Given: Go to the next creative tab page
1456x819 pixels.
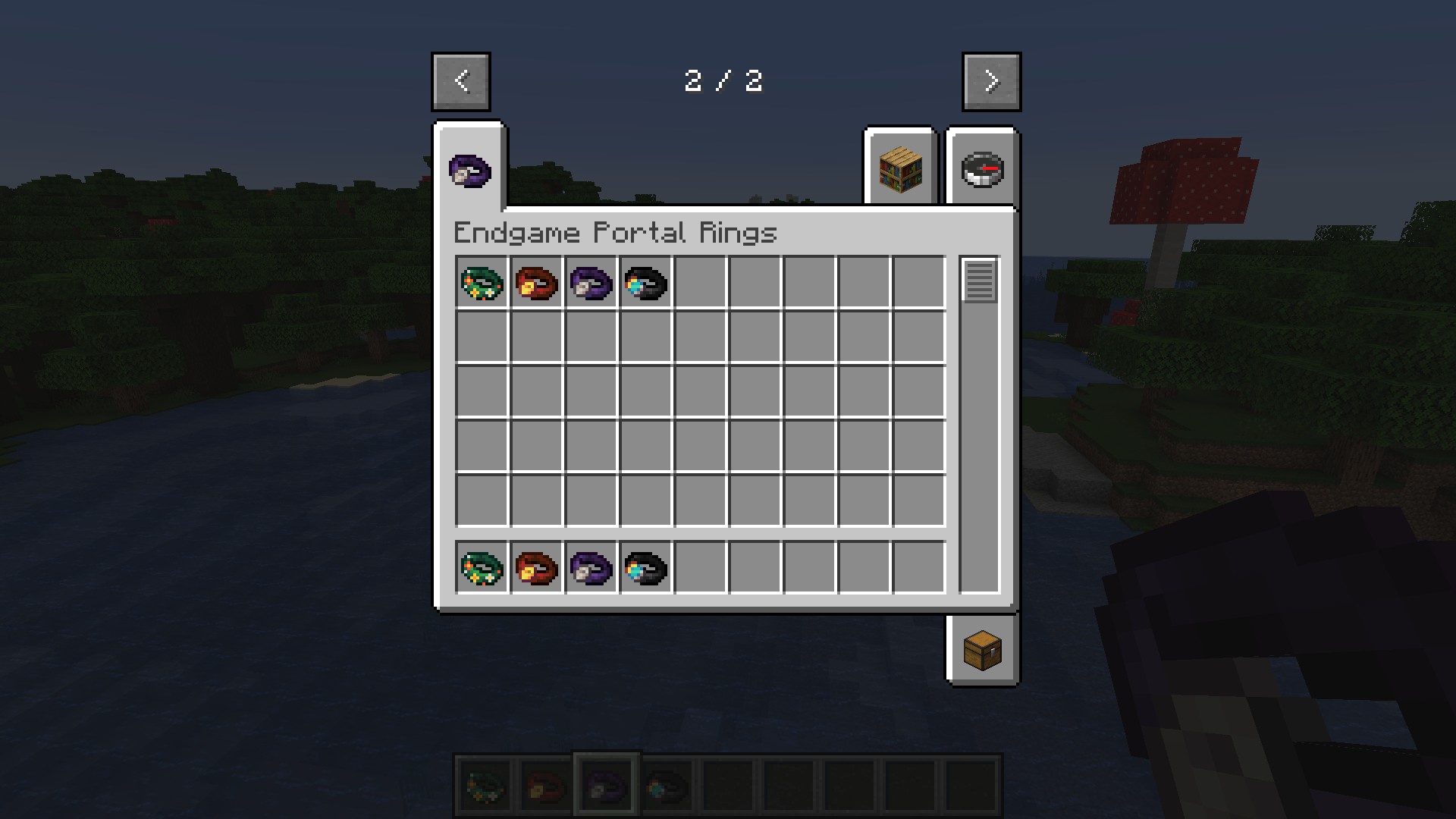Looking at the screenshot, I should click(x=991, y=81).
